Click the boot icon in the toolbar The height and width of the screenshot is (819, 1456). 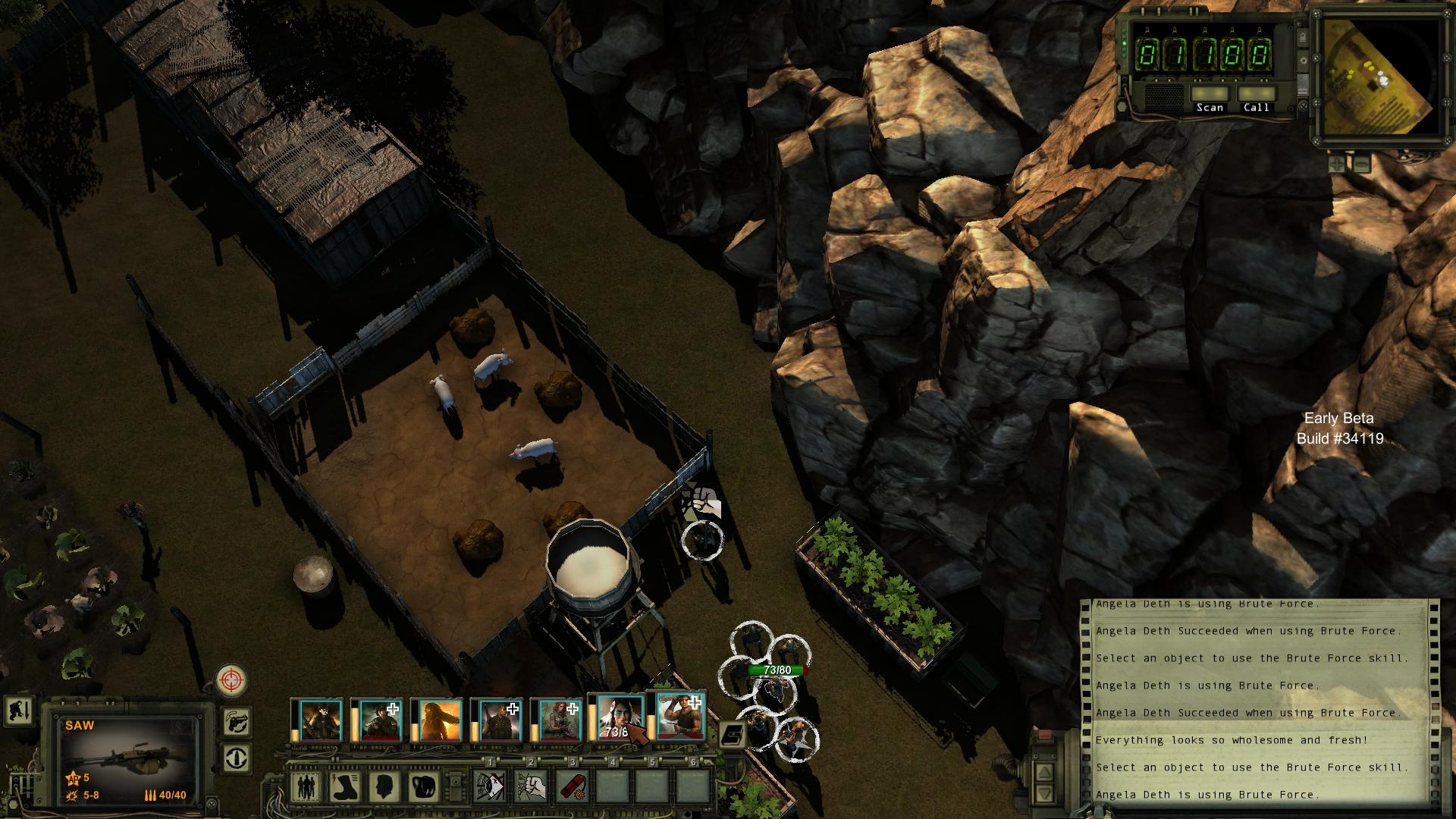(x=344, y=786)
